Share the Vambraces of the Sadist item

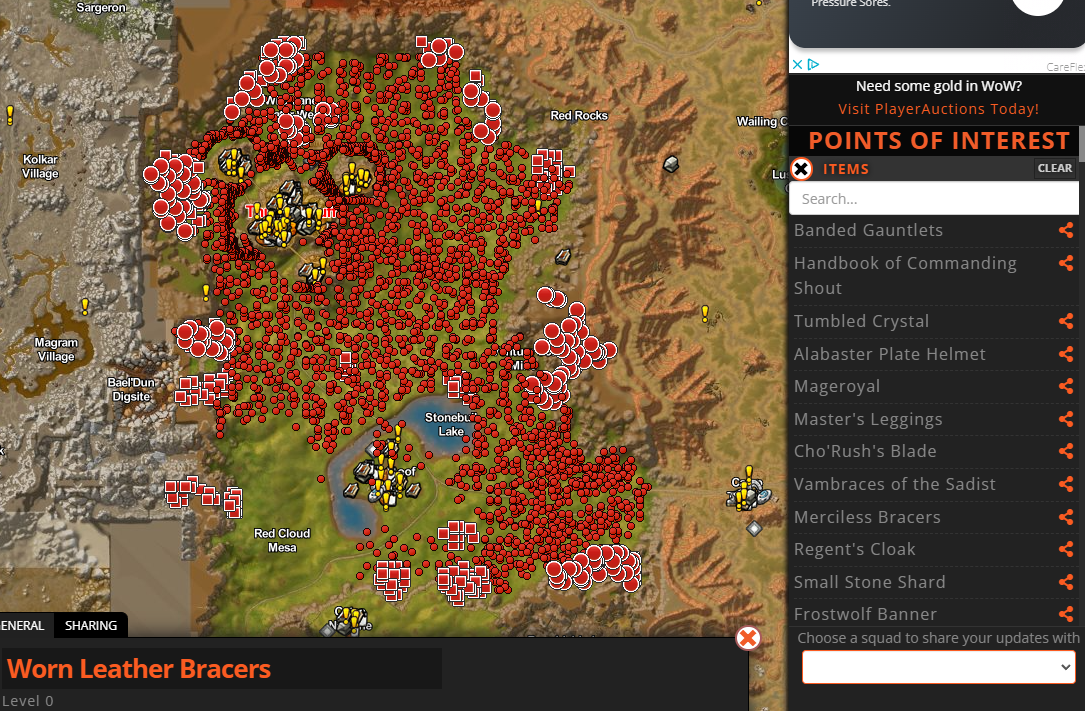click(x=1066, y=485)
